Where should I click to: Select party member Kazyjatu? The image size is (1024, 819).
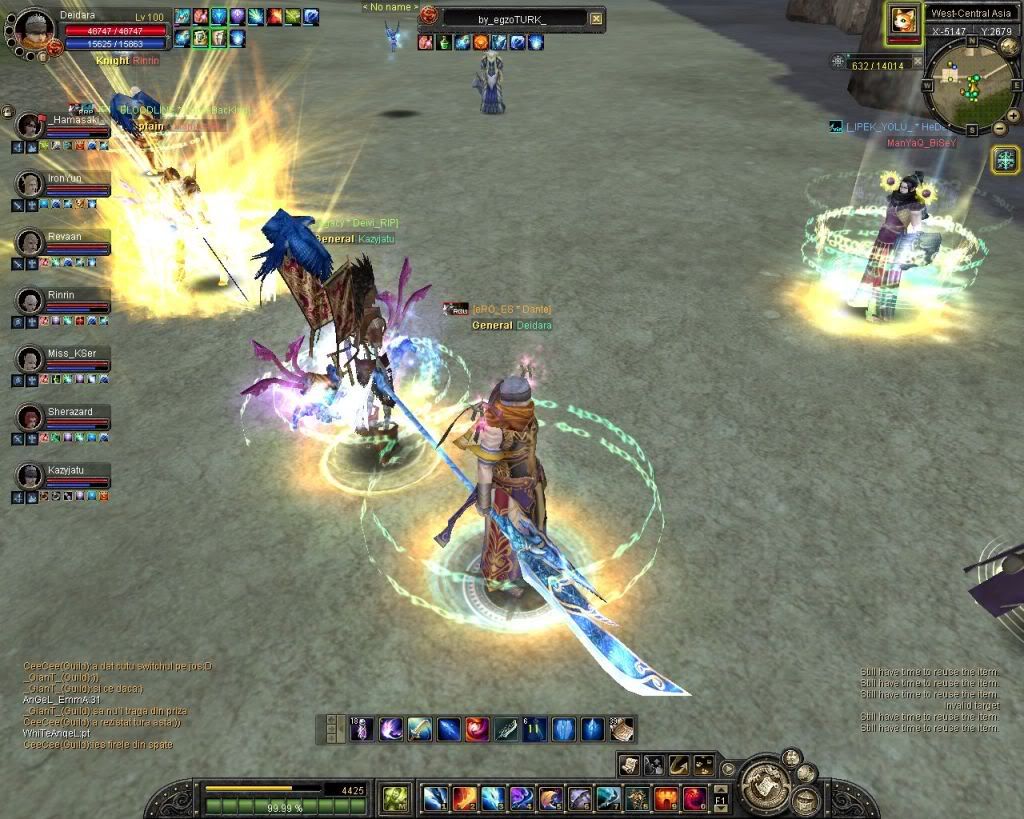tap(30, 475)
